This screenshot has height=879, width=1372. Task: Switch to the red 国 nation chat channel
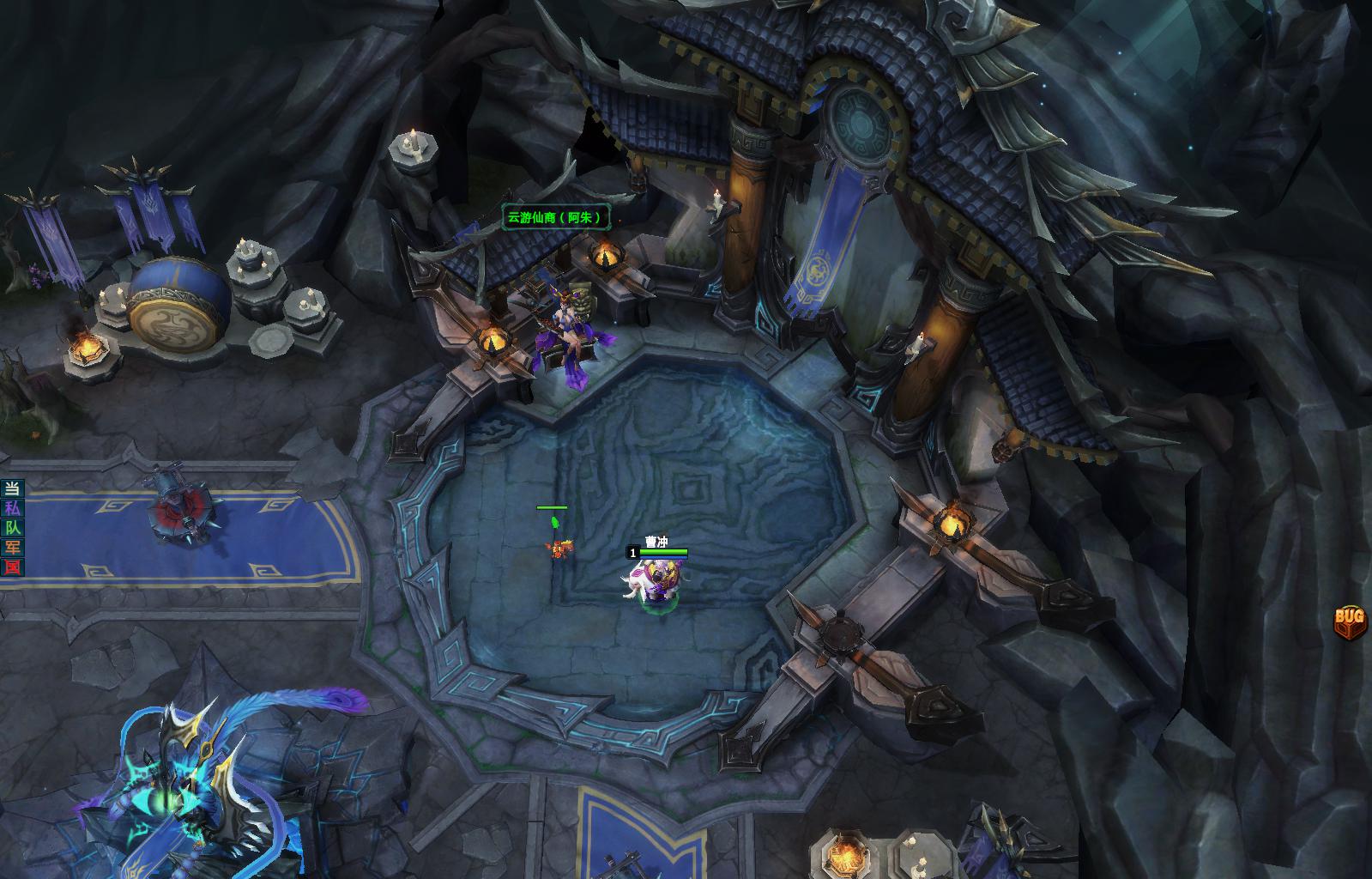point(12,567)
